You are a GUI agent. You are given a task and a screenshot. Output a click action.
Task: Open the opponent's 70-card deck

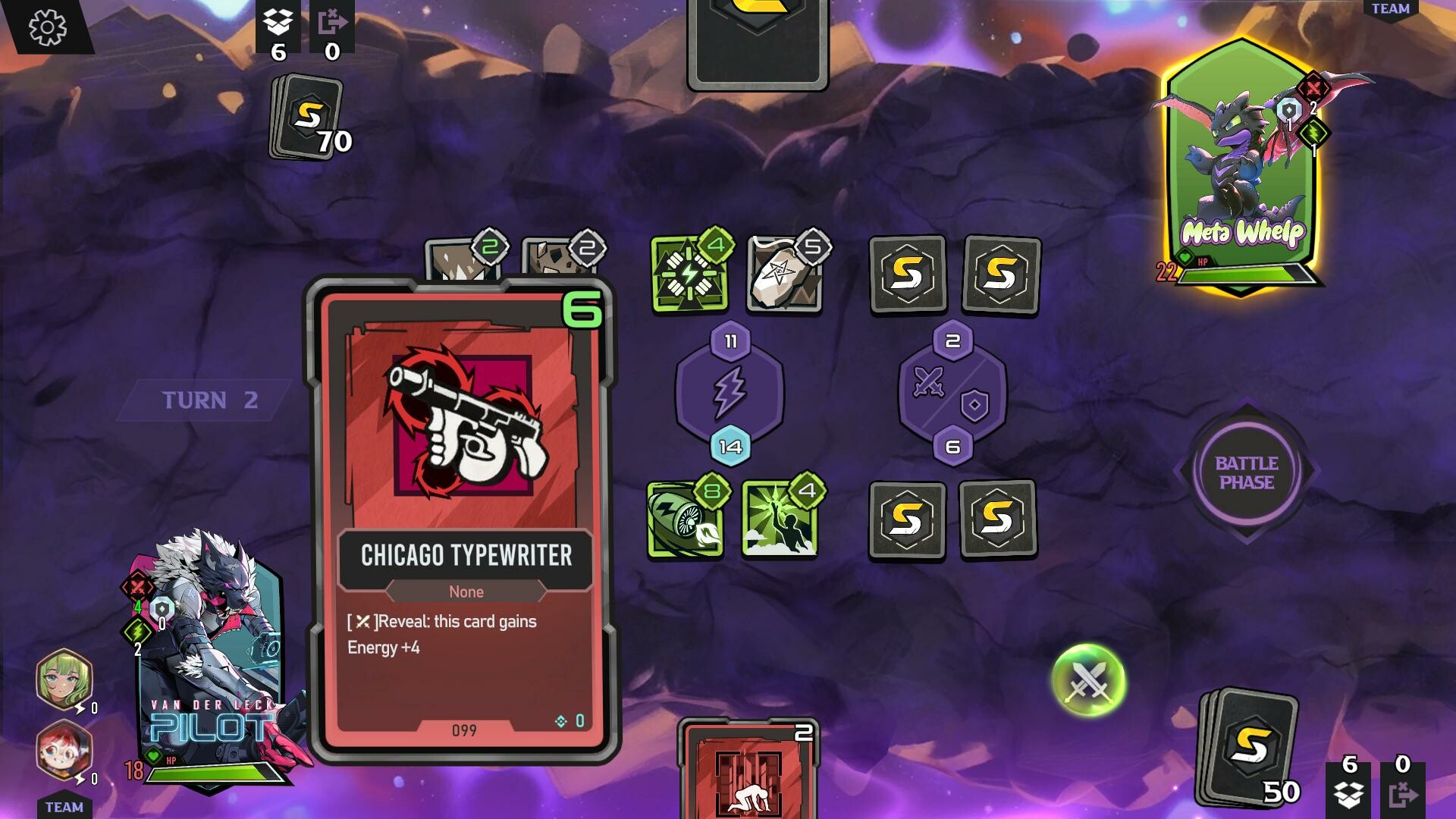pyautogui.click(x=306, y=116)
